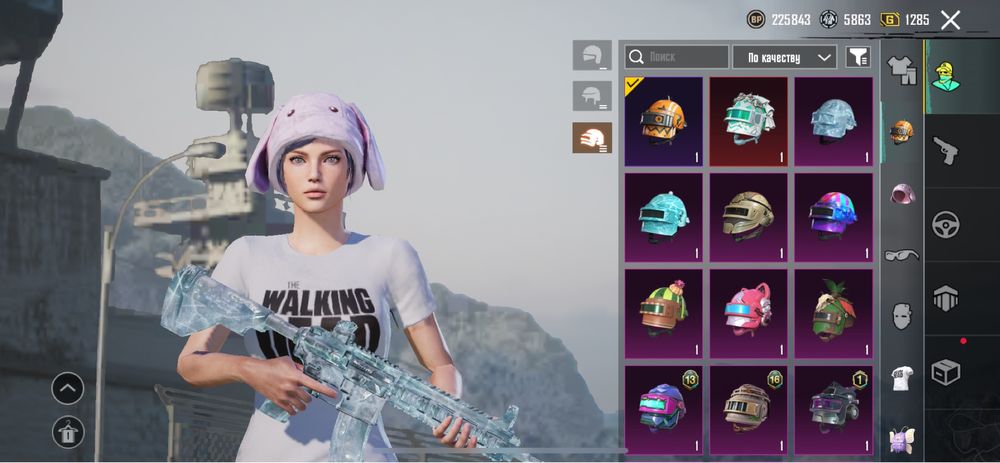The width and height of the screenshot is (1000, 463).
Task: Open the По качеству sort dropdown
Action: point(784,57)
